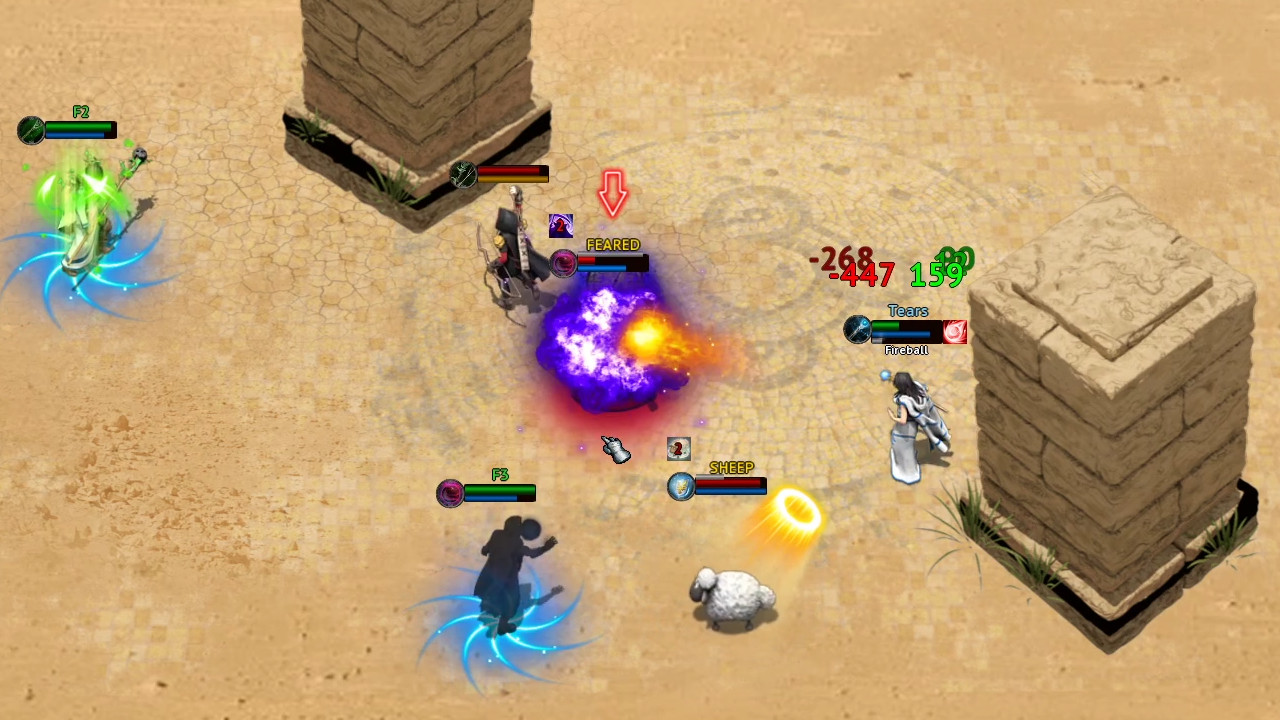Click the SHEEP status label
The image size is (1280, 720).
pos(731,467)
